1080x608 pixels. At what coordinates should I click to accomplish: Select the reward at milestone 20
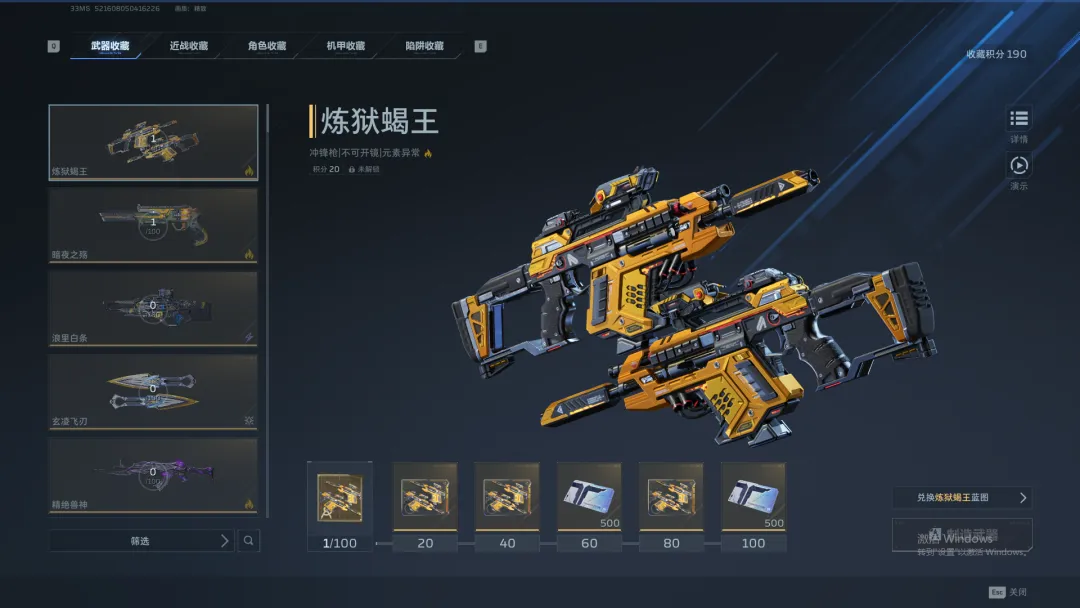(x=425, y=497)
